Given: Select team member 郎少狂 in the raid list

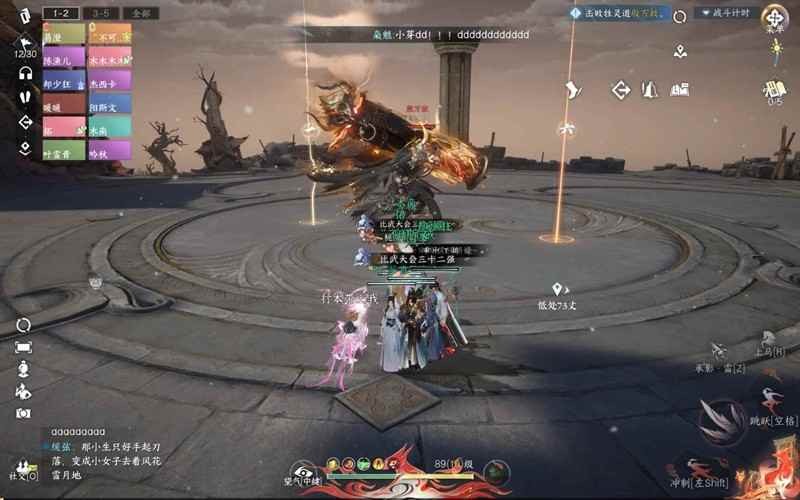Looking at the screenshot, I should (x=64, y=81).
